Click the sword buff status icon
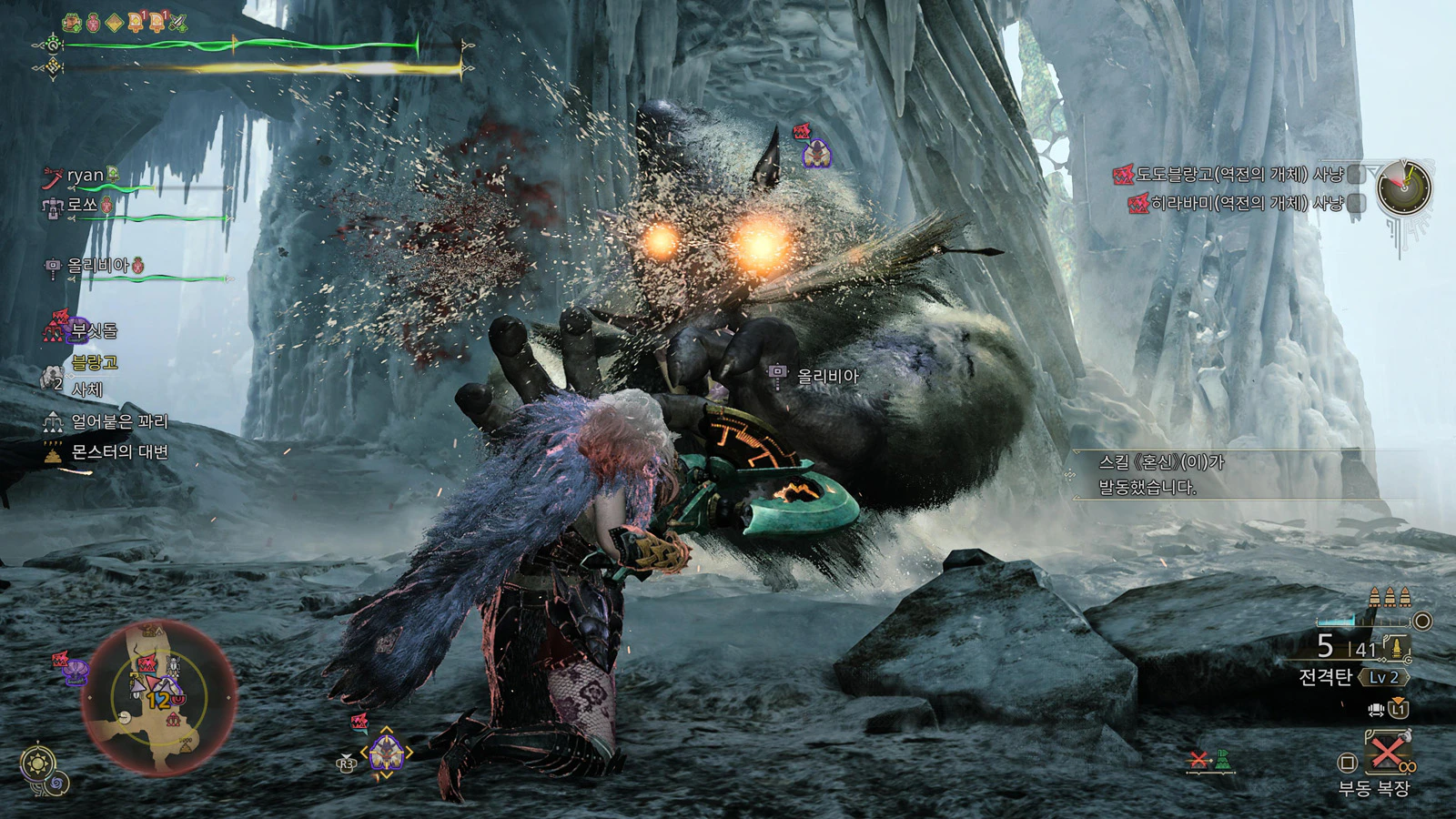This screenshot has height=819, width=1456. pos(178,23)
